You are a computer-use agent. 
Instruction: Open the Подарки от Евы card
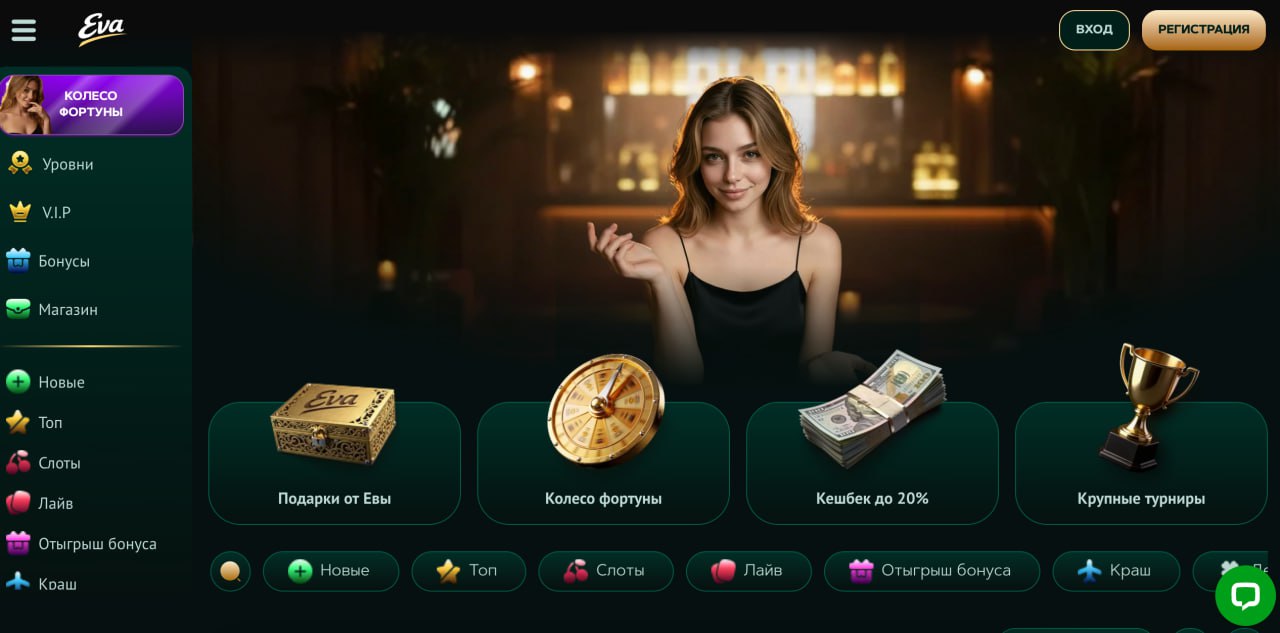click(x=334, y=463)
